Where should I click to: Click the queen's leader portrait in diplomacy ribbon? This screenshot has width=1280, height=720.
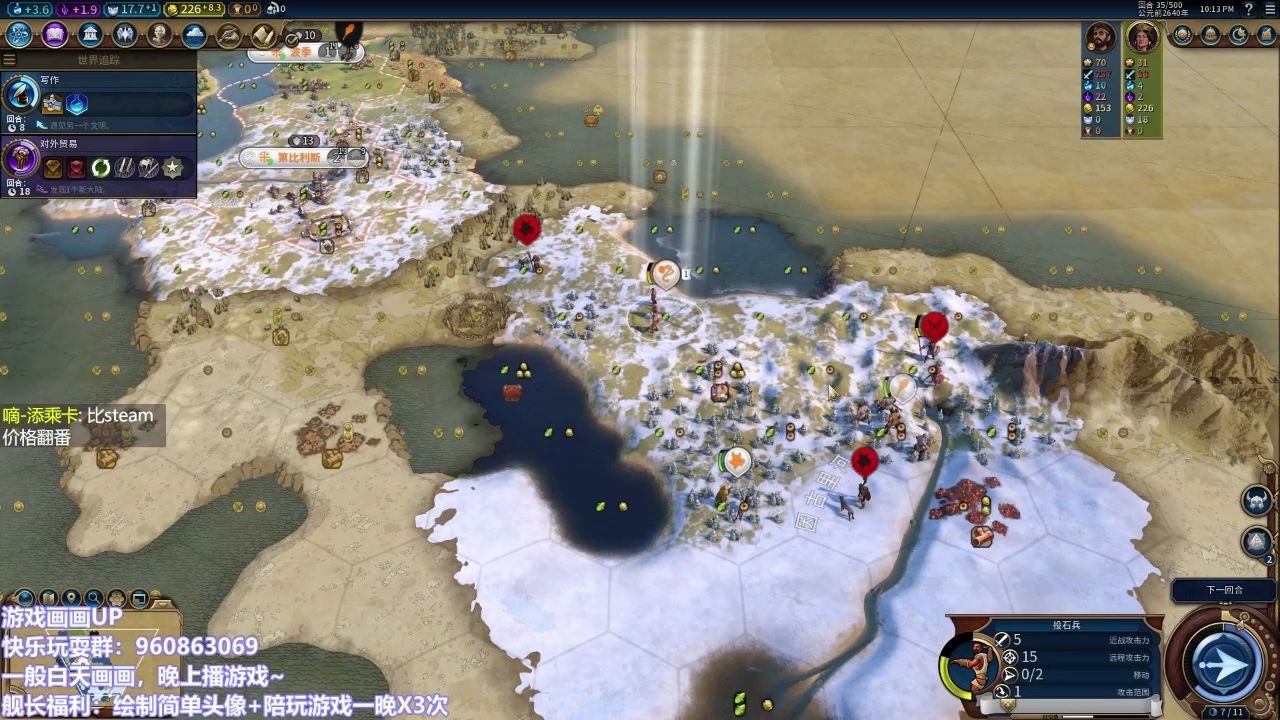click(1143, 38)
